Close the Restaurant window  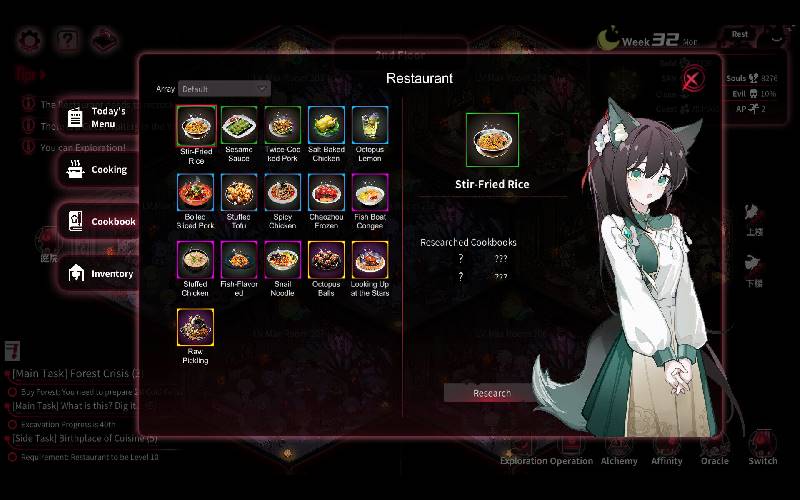pos(691,80)
